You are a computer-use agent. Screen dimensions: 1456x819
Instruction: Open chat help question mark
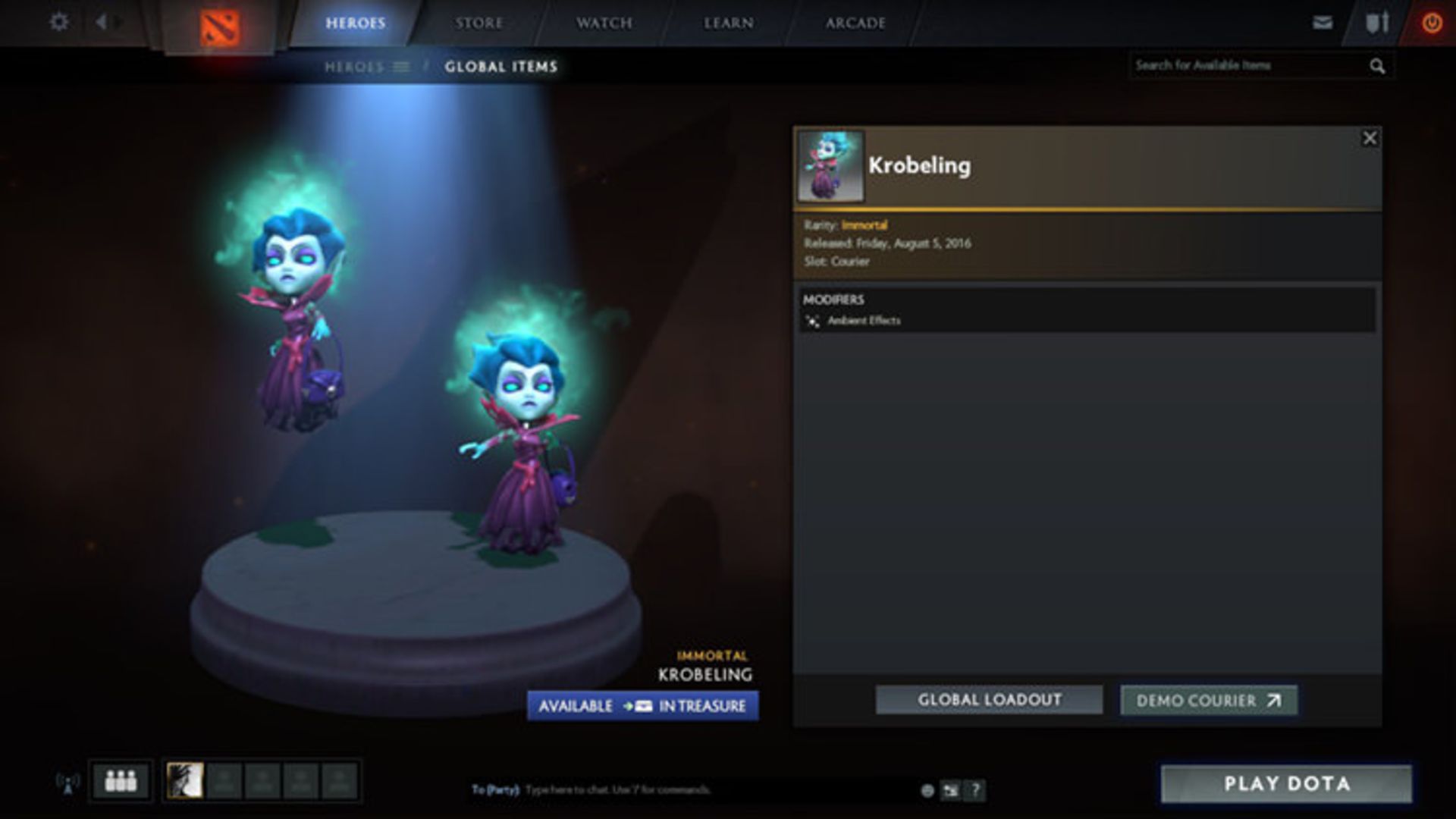[x=976, y=790]
